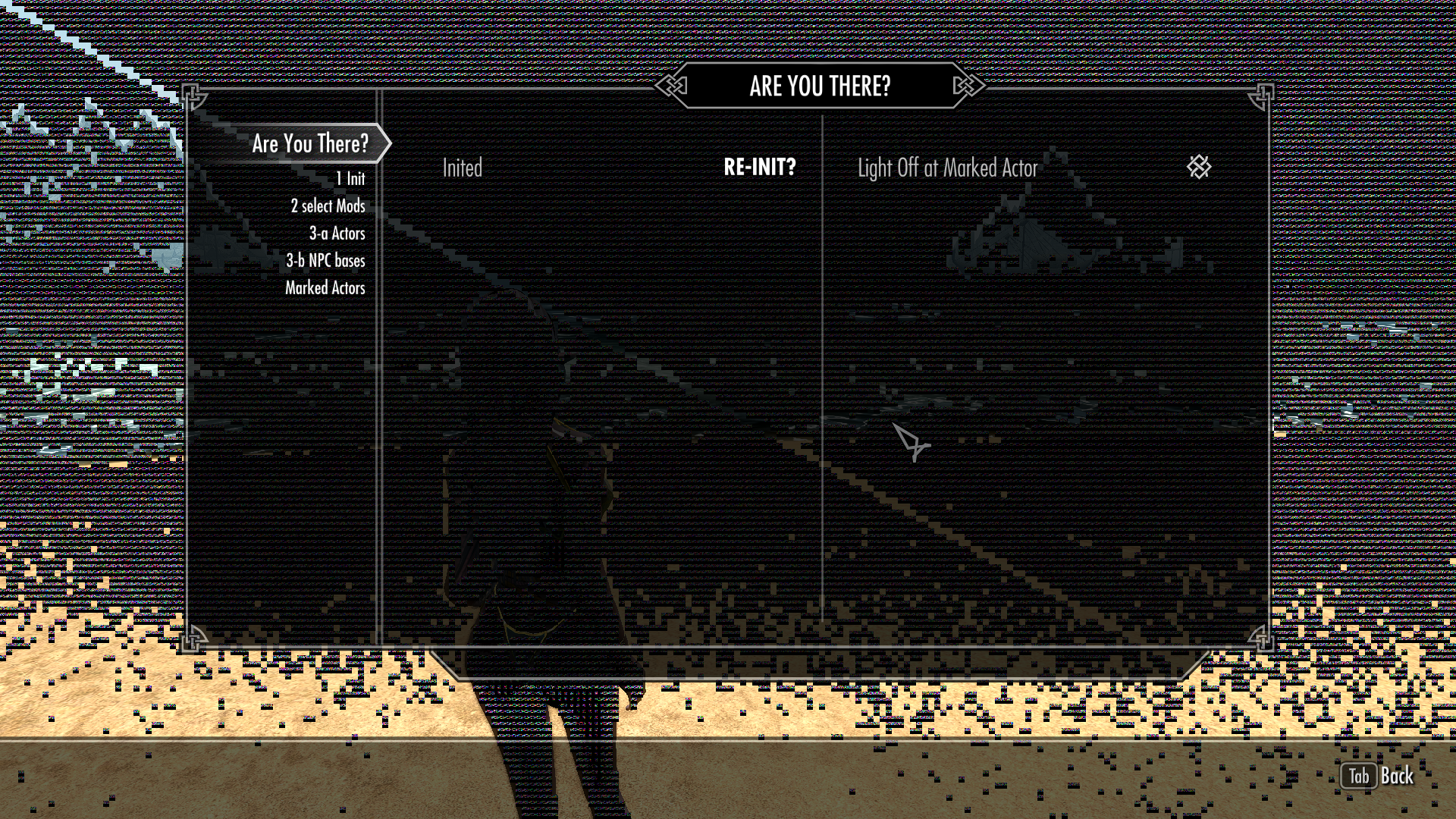The height and width of the screenshot is (819, 1456).
Task: Click the knotwork icon above Light Off option
Action: [1198, 168]
